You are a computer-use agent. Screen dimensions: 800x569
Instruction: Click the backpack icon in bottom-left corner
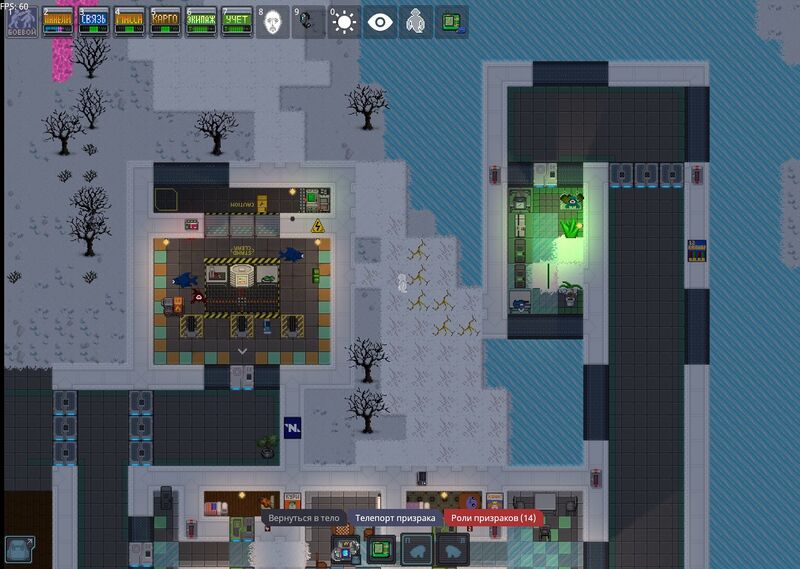click(22, 549)
